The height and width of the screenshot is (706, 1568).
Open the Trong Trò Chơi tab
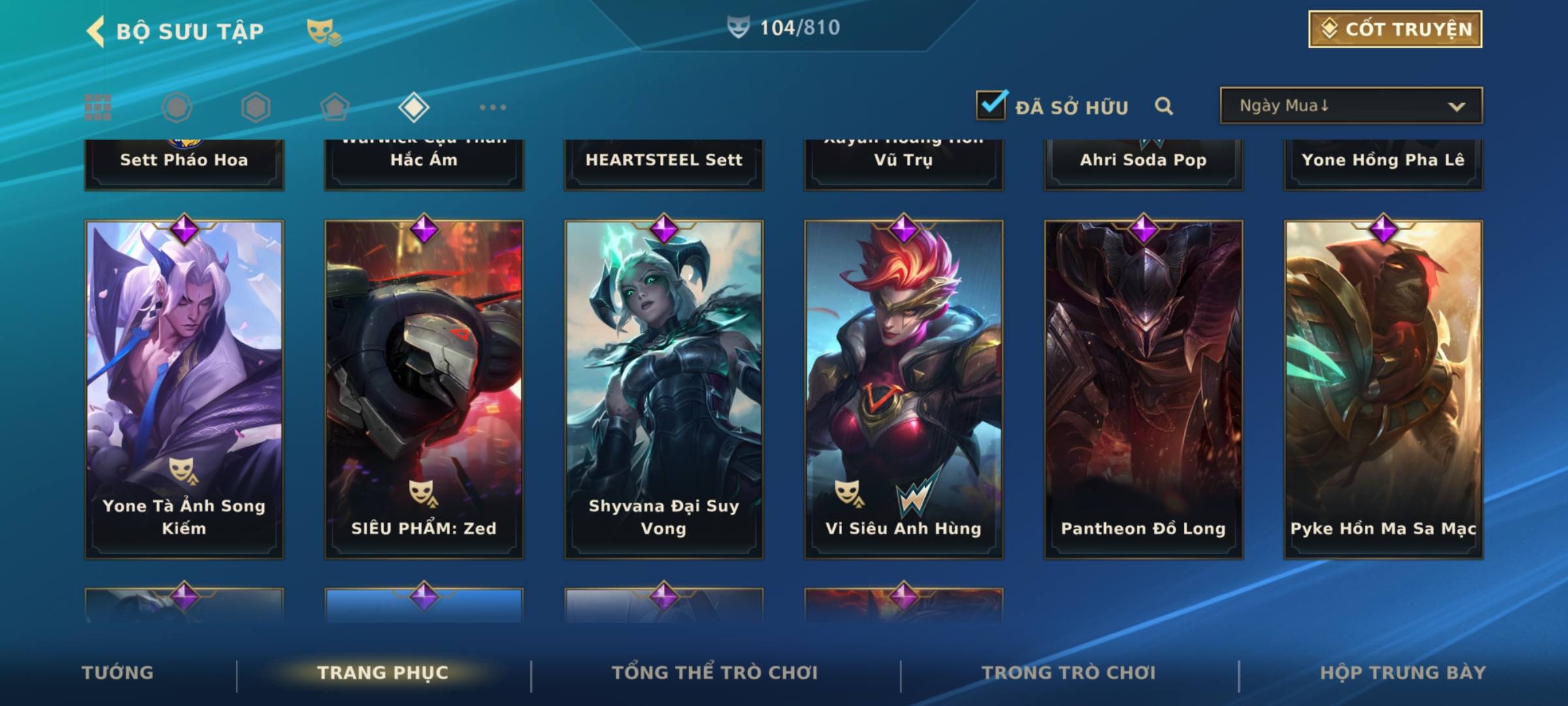(x=1069, y=673)
